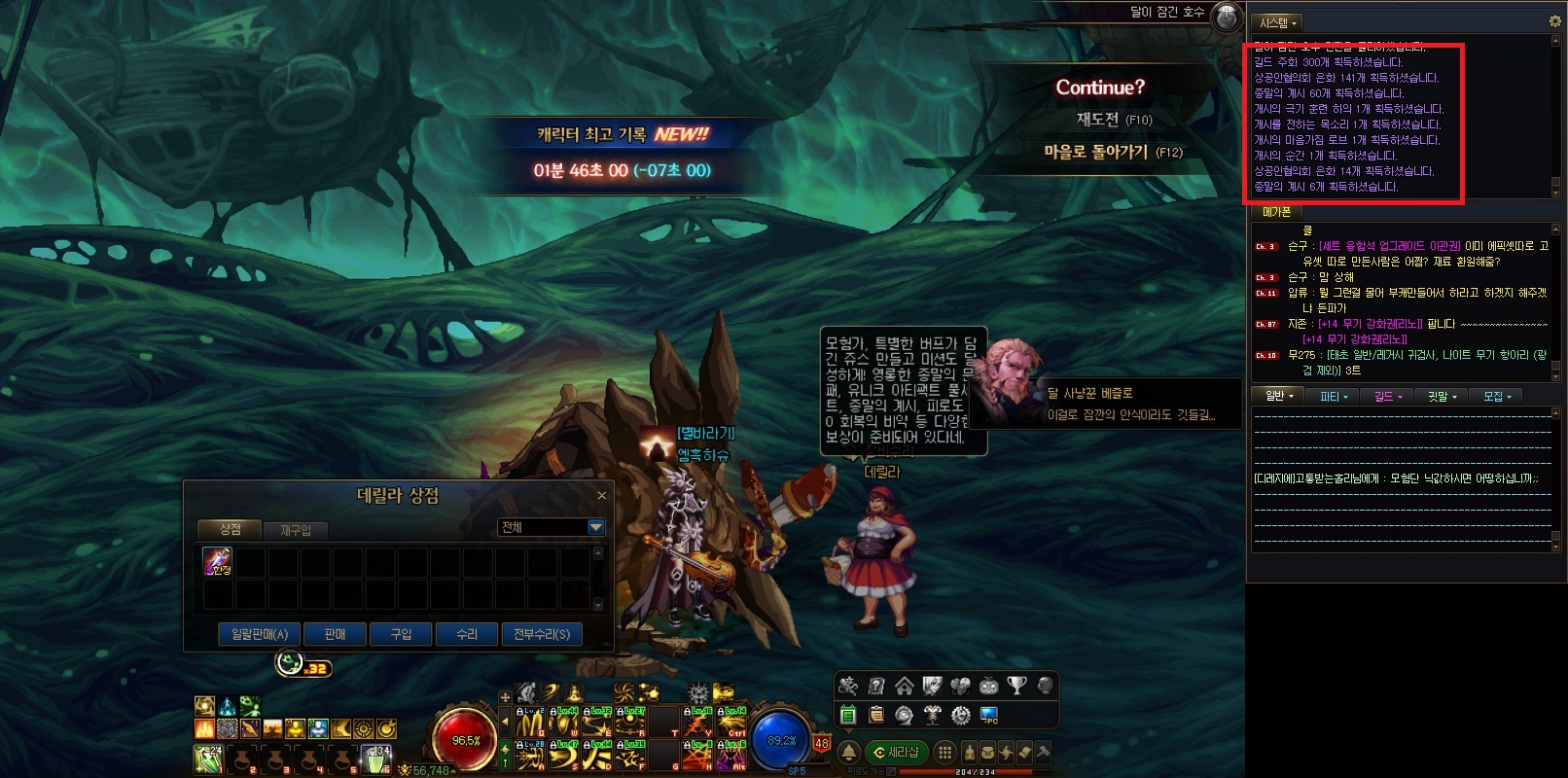Open the chat settings gear icon
This screenshot has height=778, width=1568.
pos(1554,21)
